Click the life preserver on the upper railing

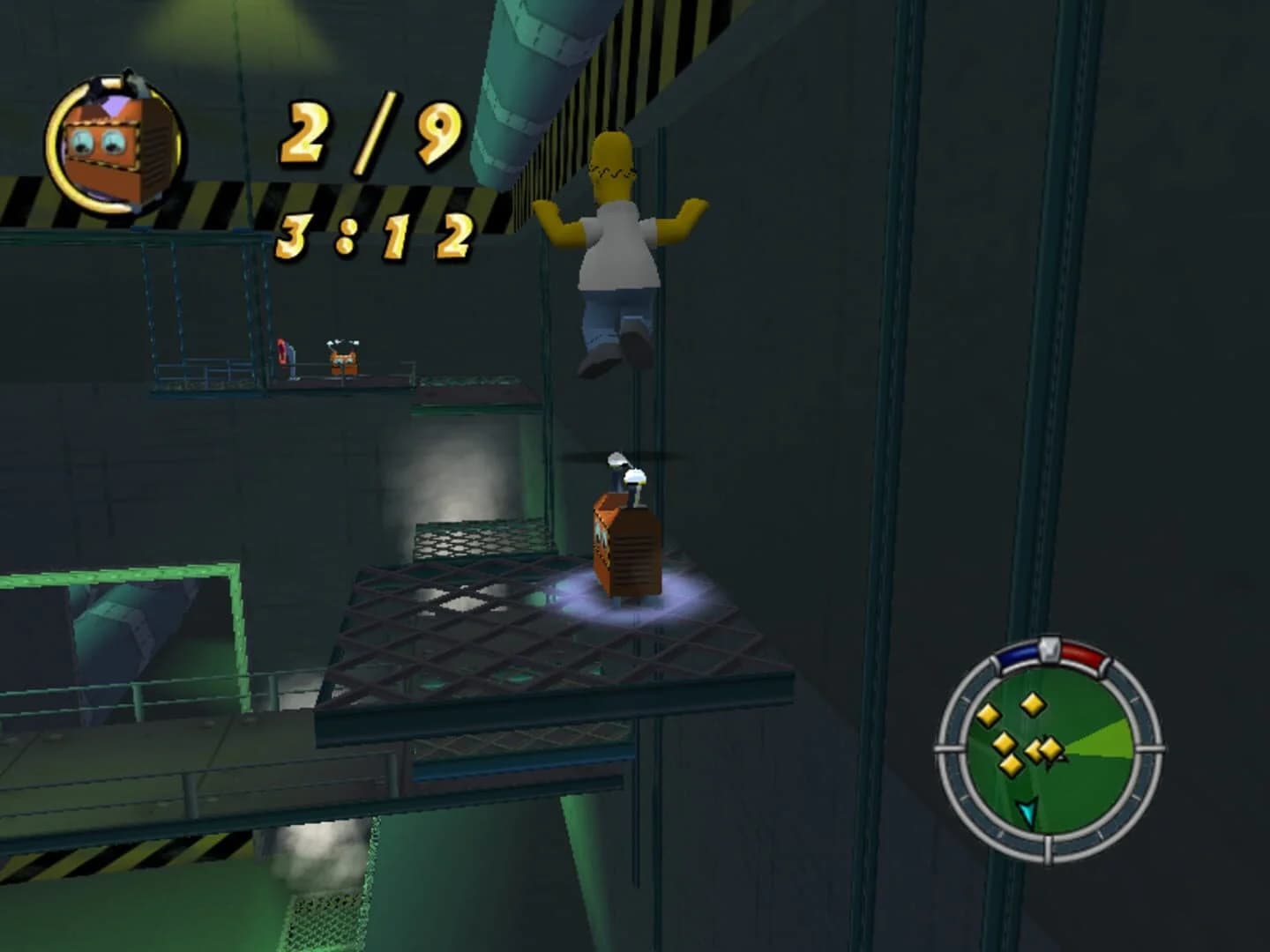[283, 350]
